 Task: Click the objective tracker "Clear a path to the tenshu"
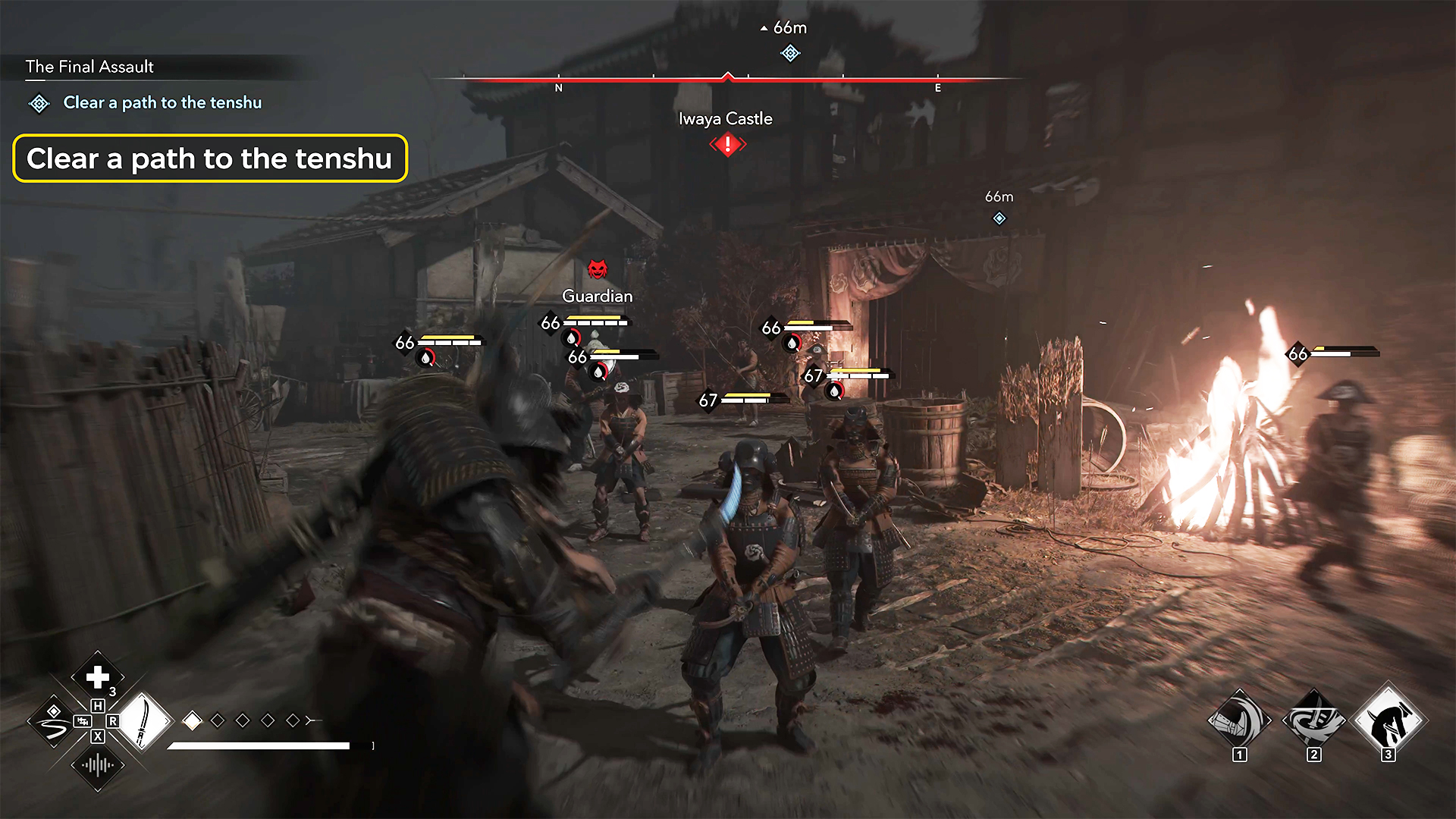[162, 103]
